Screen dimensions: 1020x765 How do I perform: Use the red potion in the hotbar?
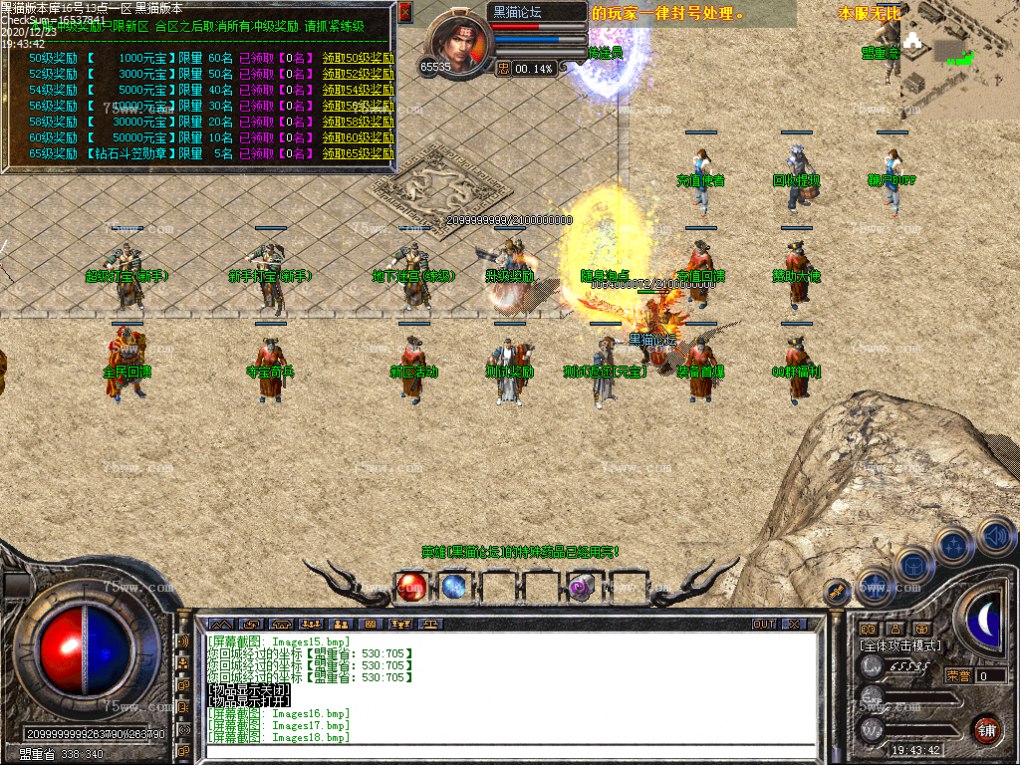point(411,587)
